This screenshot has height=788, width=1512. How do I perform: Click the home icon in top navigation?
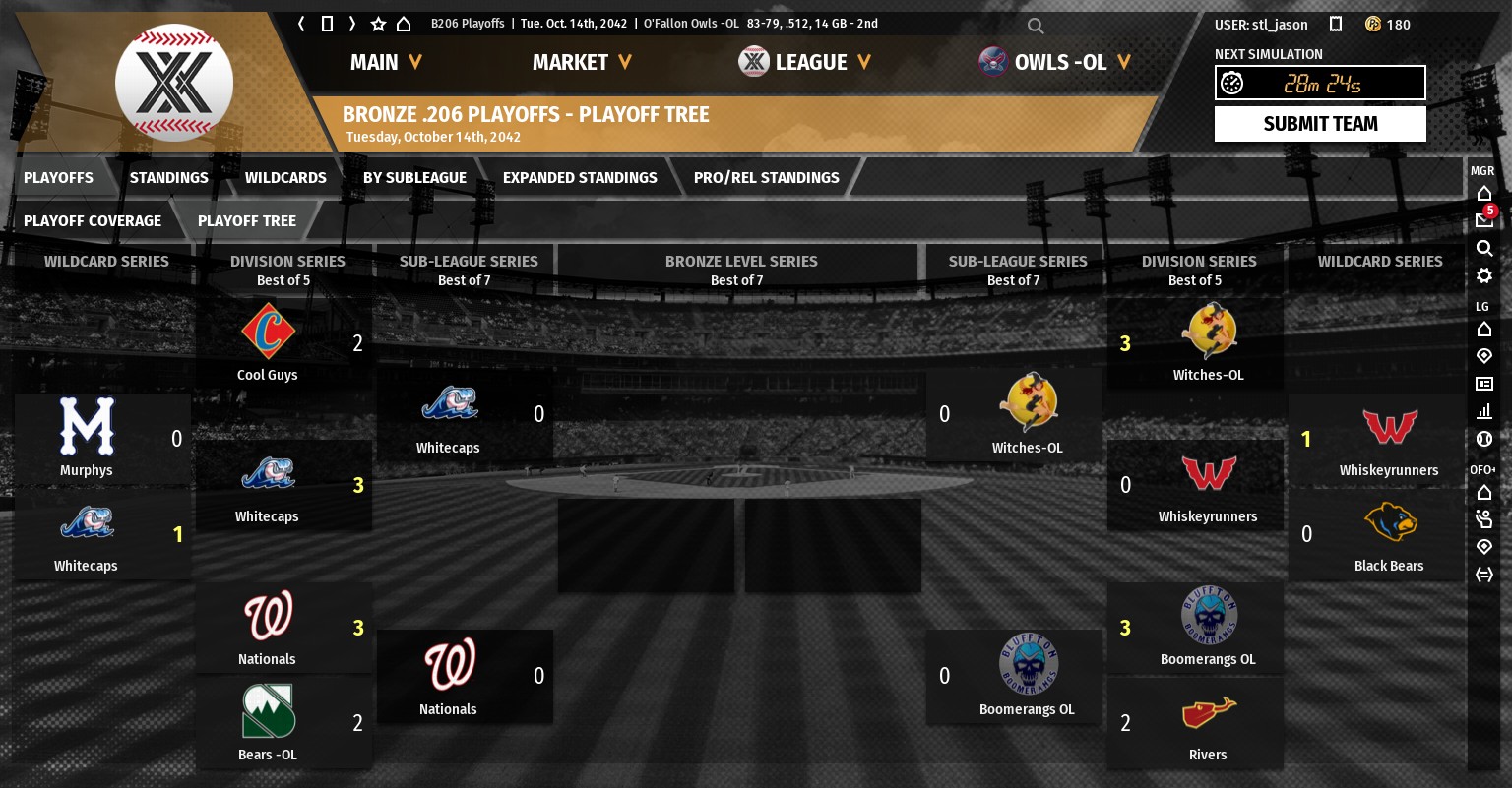pyautogui.click(x=404, y=24)
